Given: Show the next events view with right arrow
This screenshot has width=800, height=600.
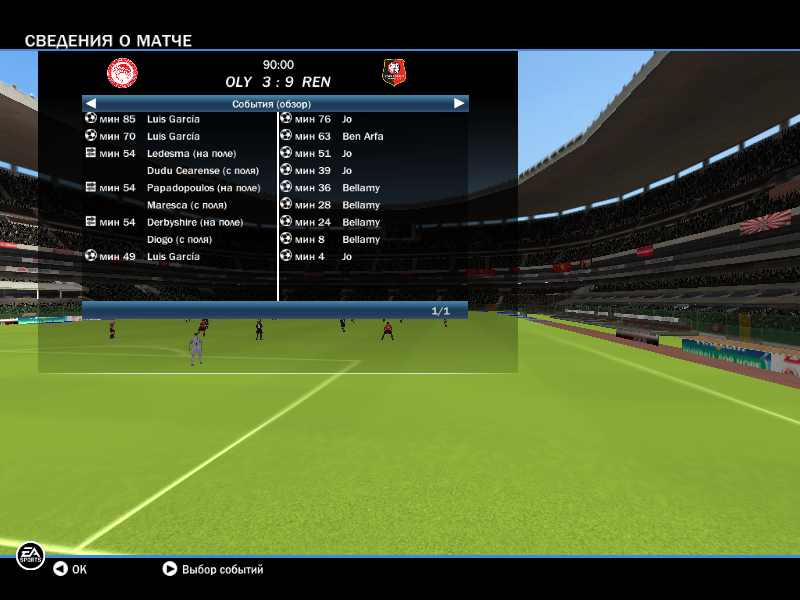Looking at the screenshot, I should pyautogui.click(x=459, y=103).
